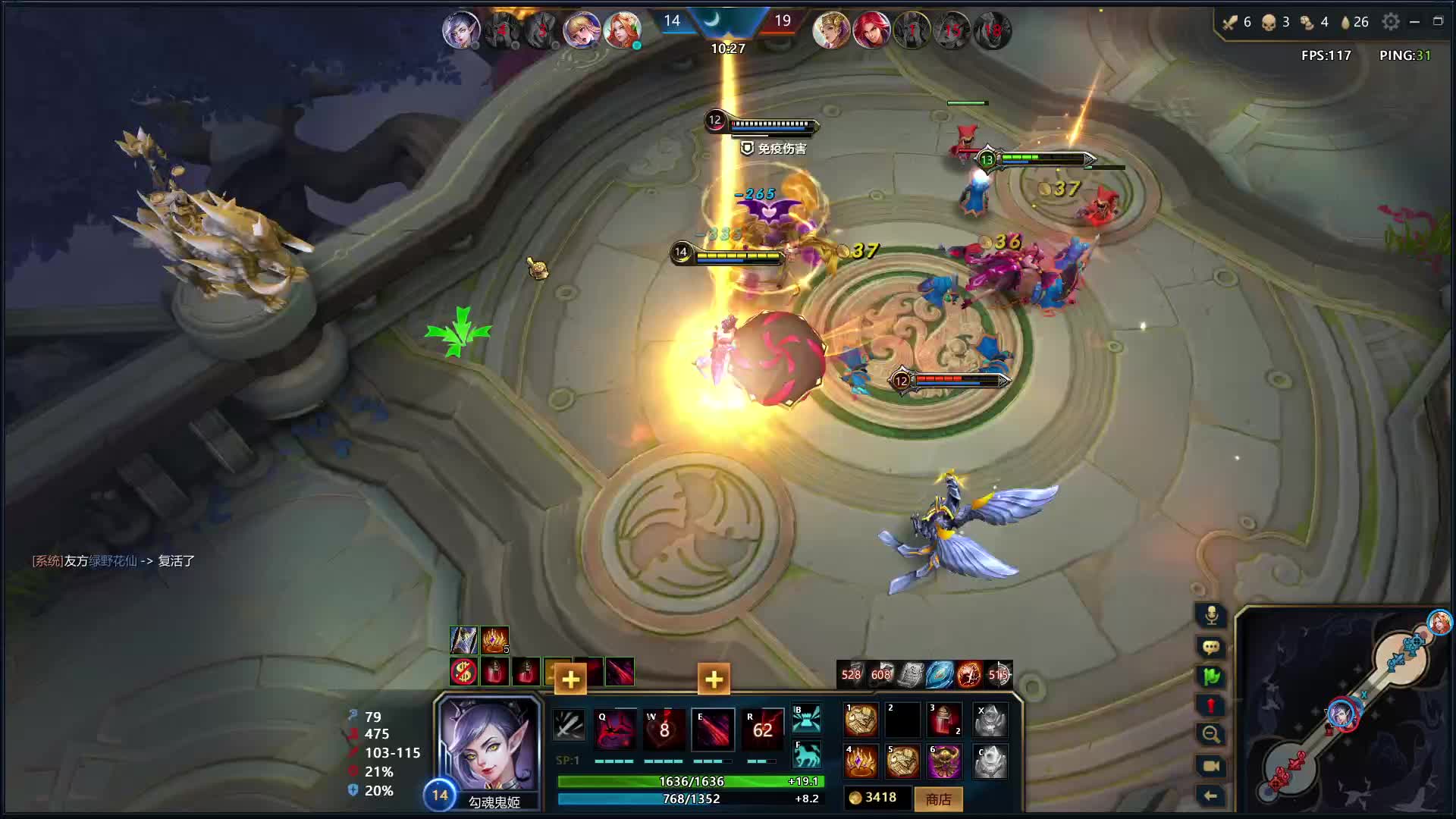Minimize the game window

click(1414, 22)
